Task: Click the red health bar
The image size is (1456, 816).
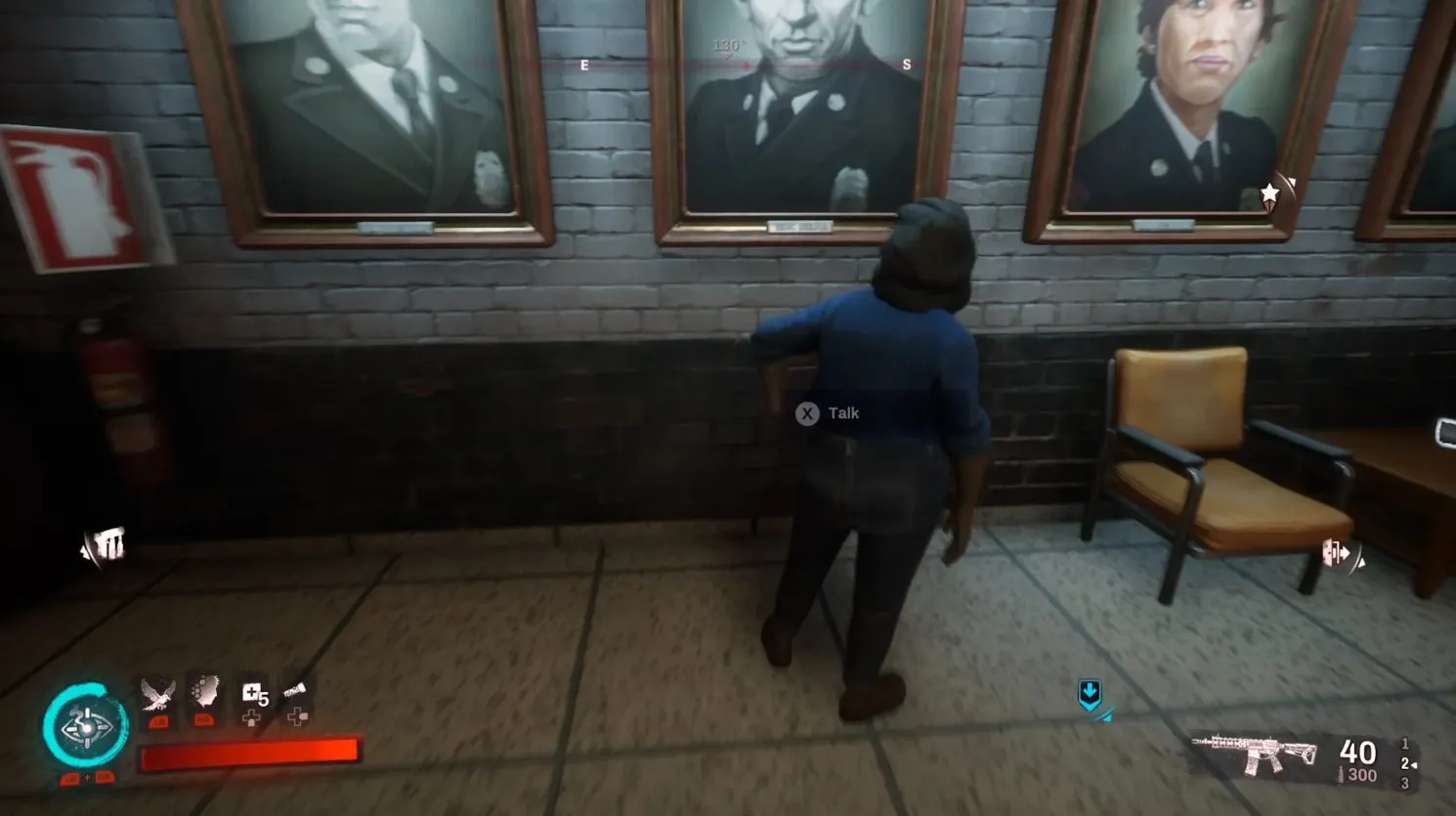Action: click(247, 753)
